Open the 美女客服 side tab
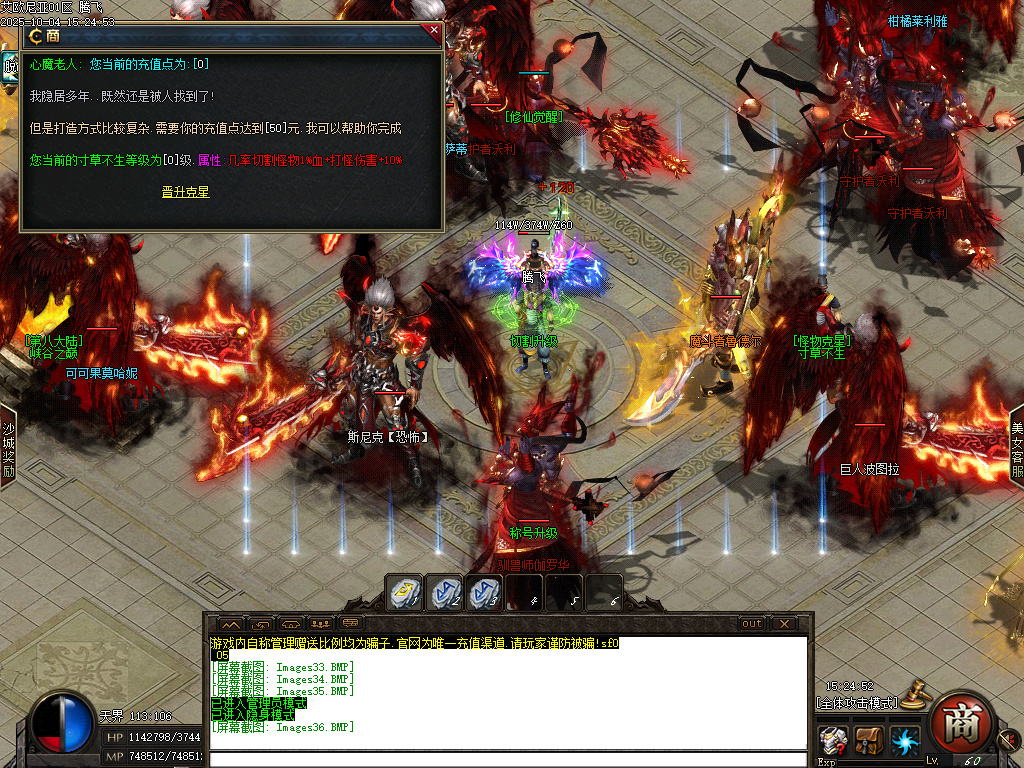 (x=1016, y=447)
